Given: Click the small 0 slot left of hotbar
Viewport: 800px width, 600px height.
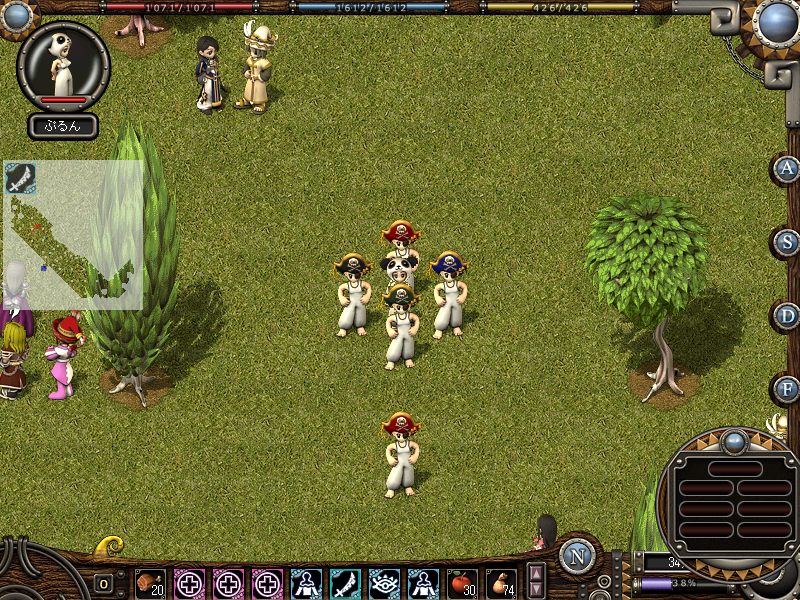Looking at the screenshot, I should tap(103, 583).
